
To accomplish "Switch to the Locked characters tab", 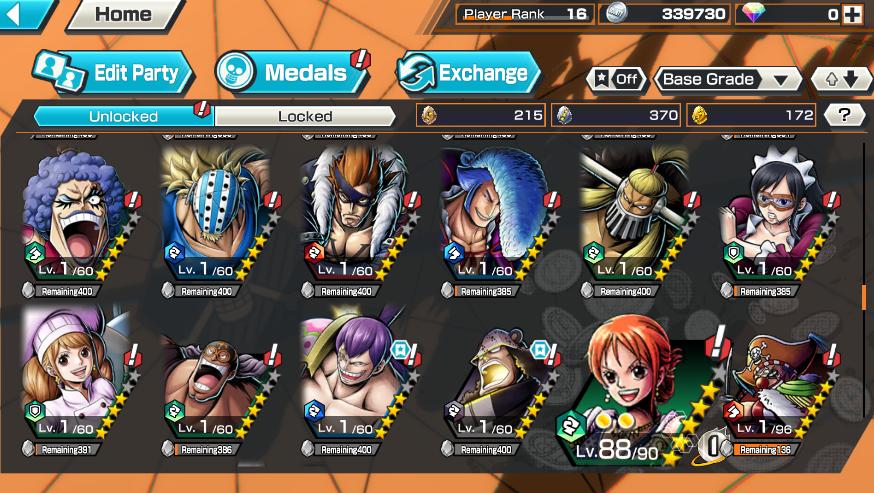I will [x=305, y=116].
